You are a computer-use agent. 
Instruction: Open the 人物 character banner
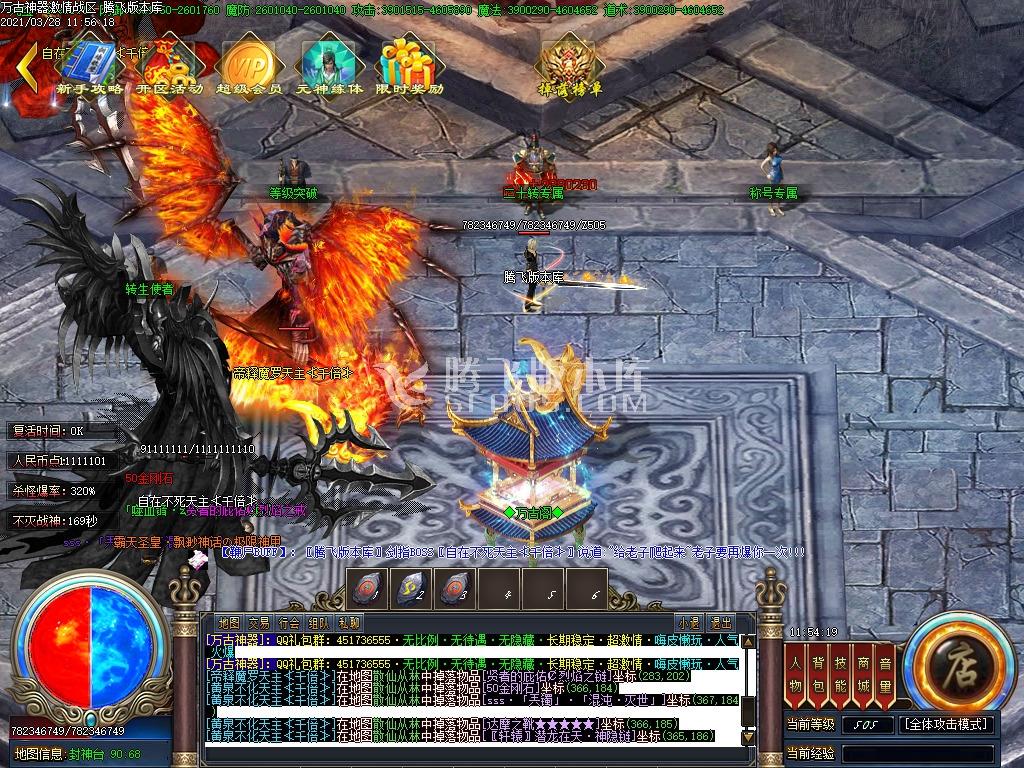796,672
